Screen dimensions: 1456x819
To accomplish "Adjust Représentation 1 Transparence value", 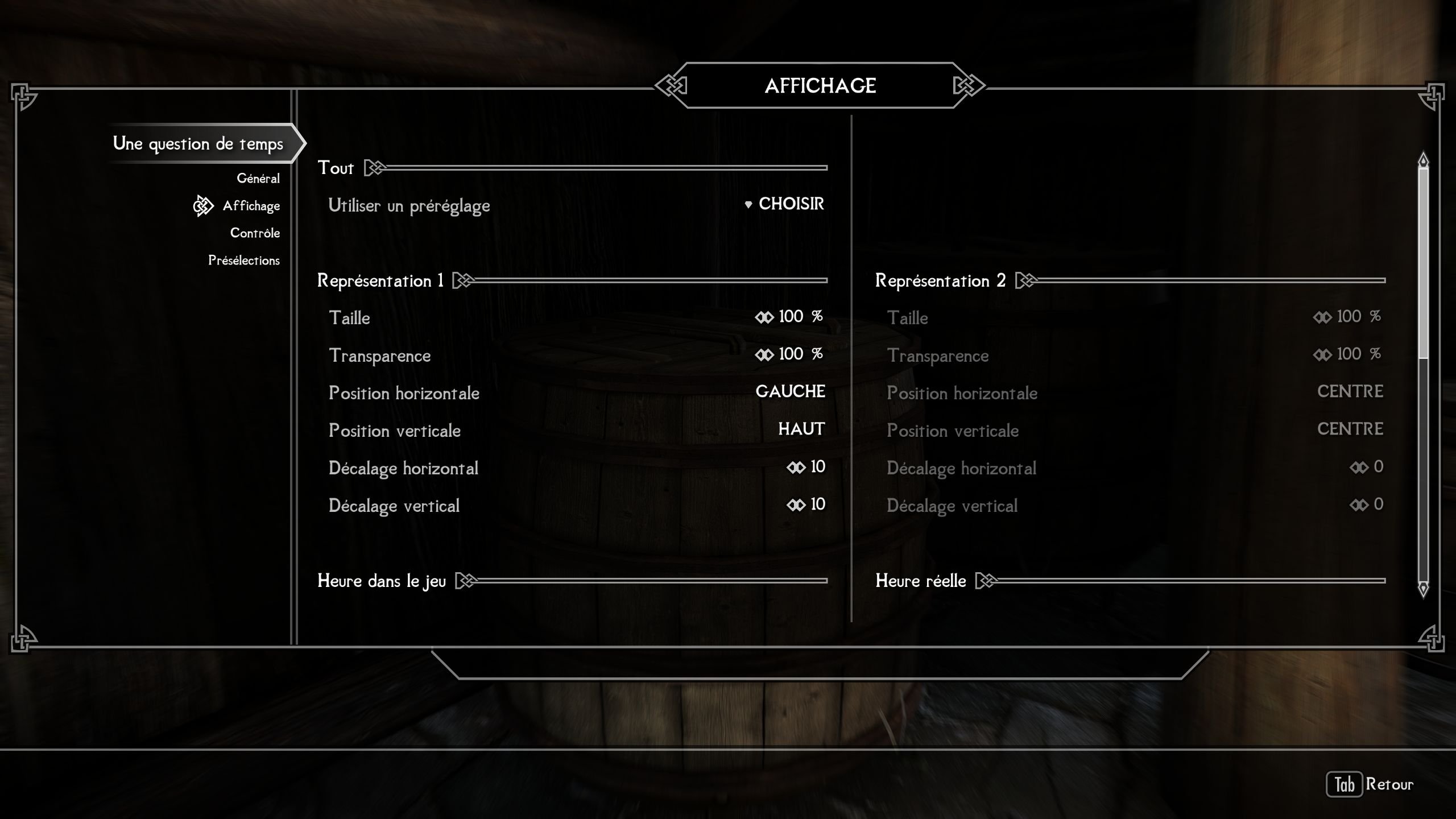I will point(789,354).
